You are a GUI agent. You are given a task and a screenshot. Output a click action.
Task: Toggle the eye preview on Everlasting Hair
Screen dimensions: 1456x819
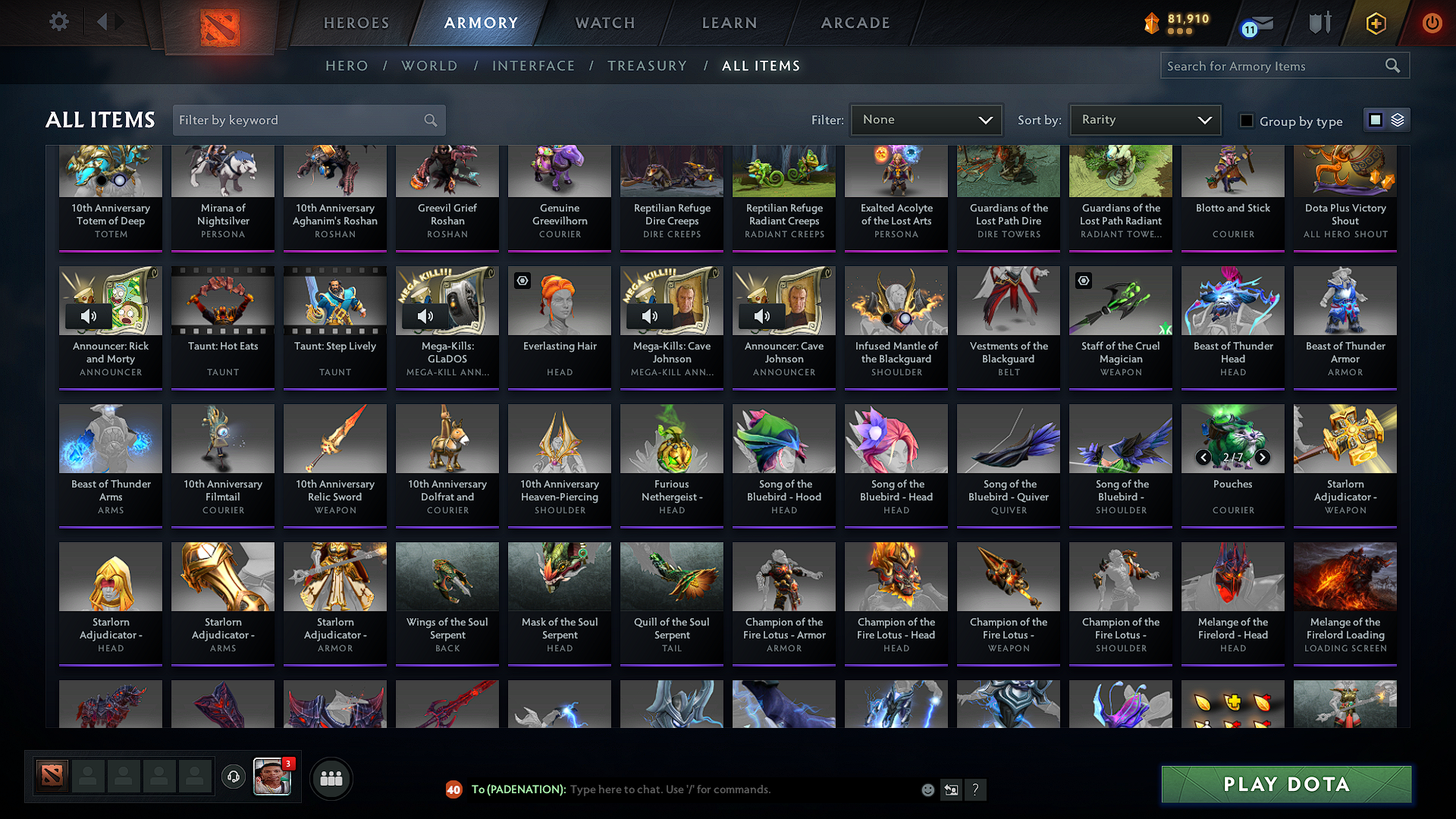(x=522, y=281)
